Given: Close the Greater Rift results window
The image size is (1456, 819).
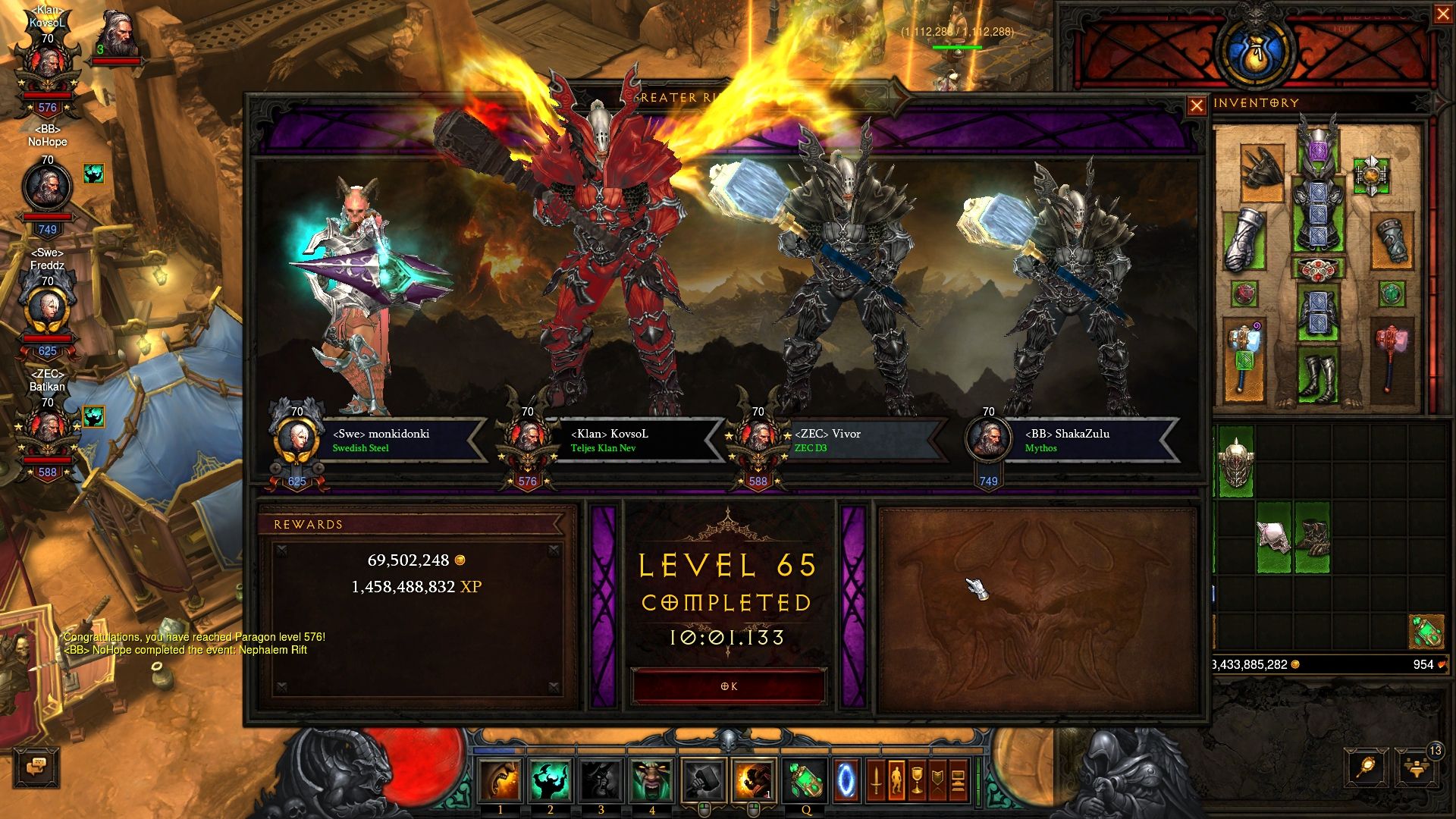Looking at the screenshot, I should pyautogui.click(x=1196, y=106).
